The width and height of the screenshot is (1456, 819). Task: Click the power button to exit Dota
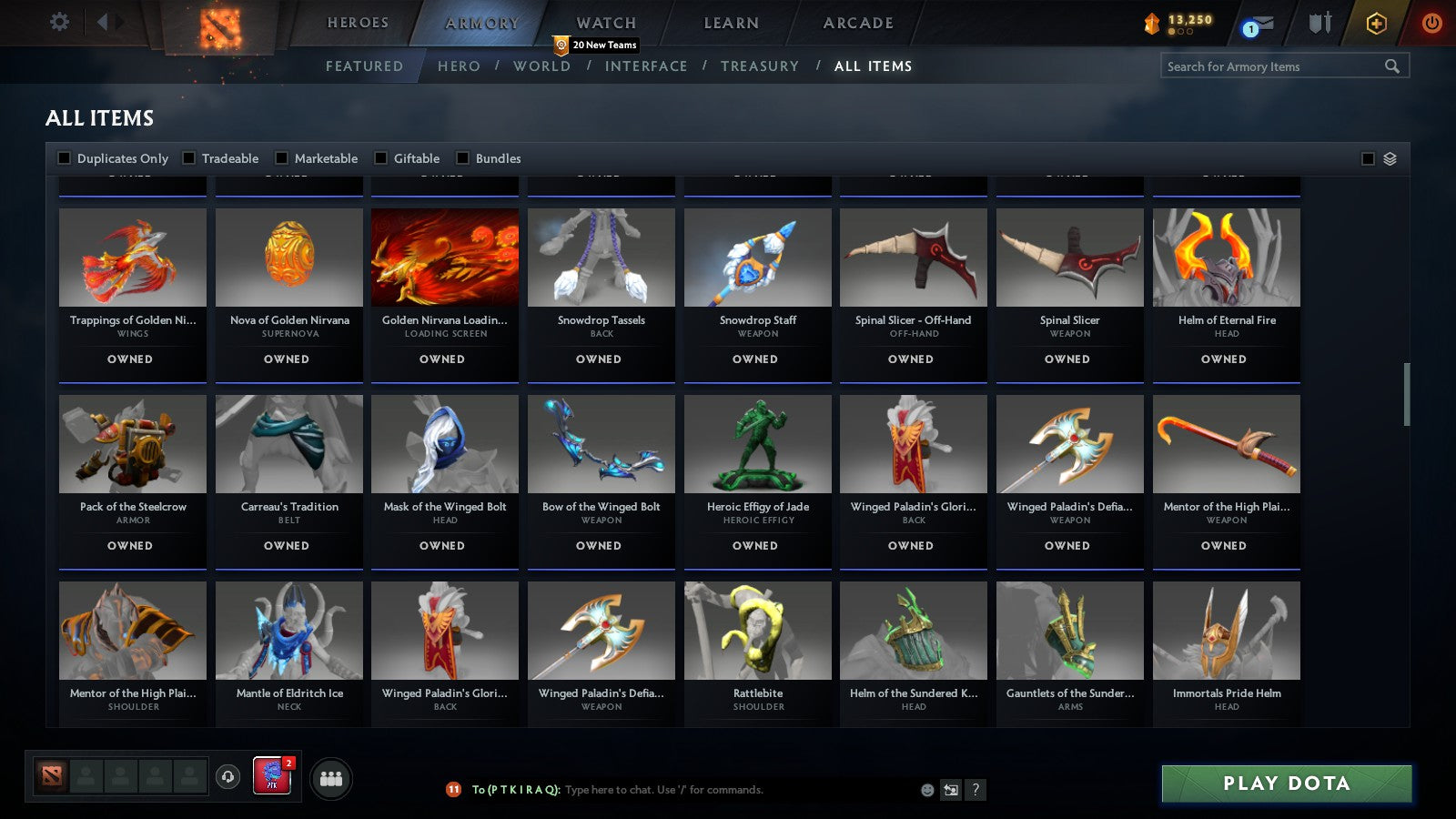pyautogui.click(x=1431, y=25)
